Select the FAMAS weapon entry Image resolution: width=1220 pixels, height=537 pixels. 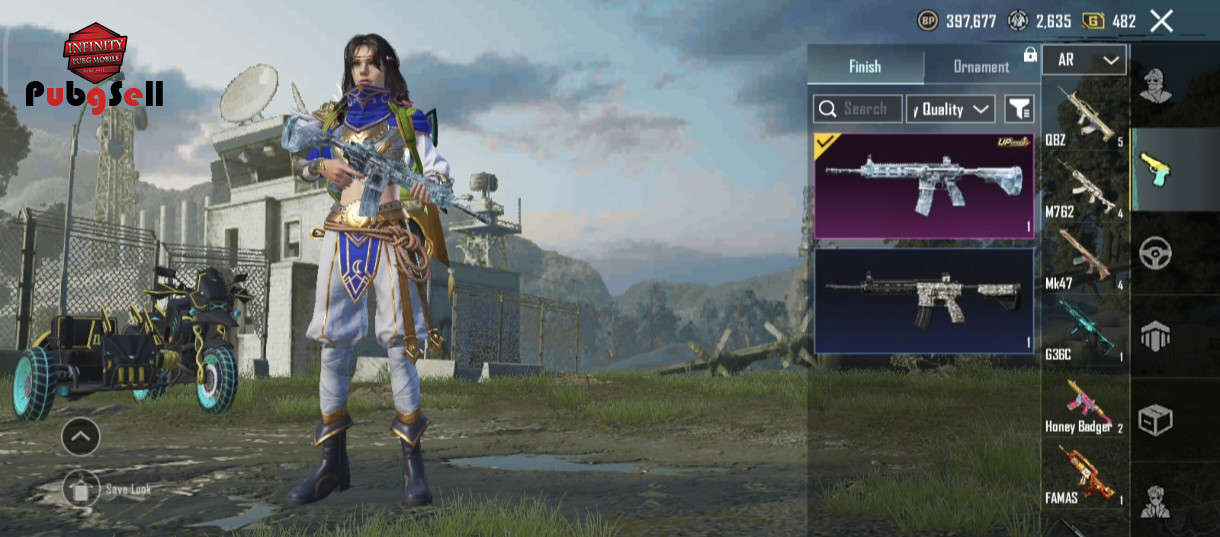point(1085,475)
